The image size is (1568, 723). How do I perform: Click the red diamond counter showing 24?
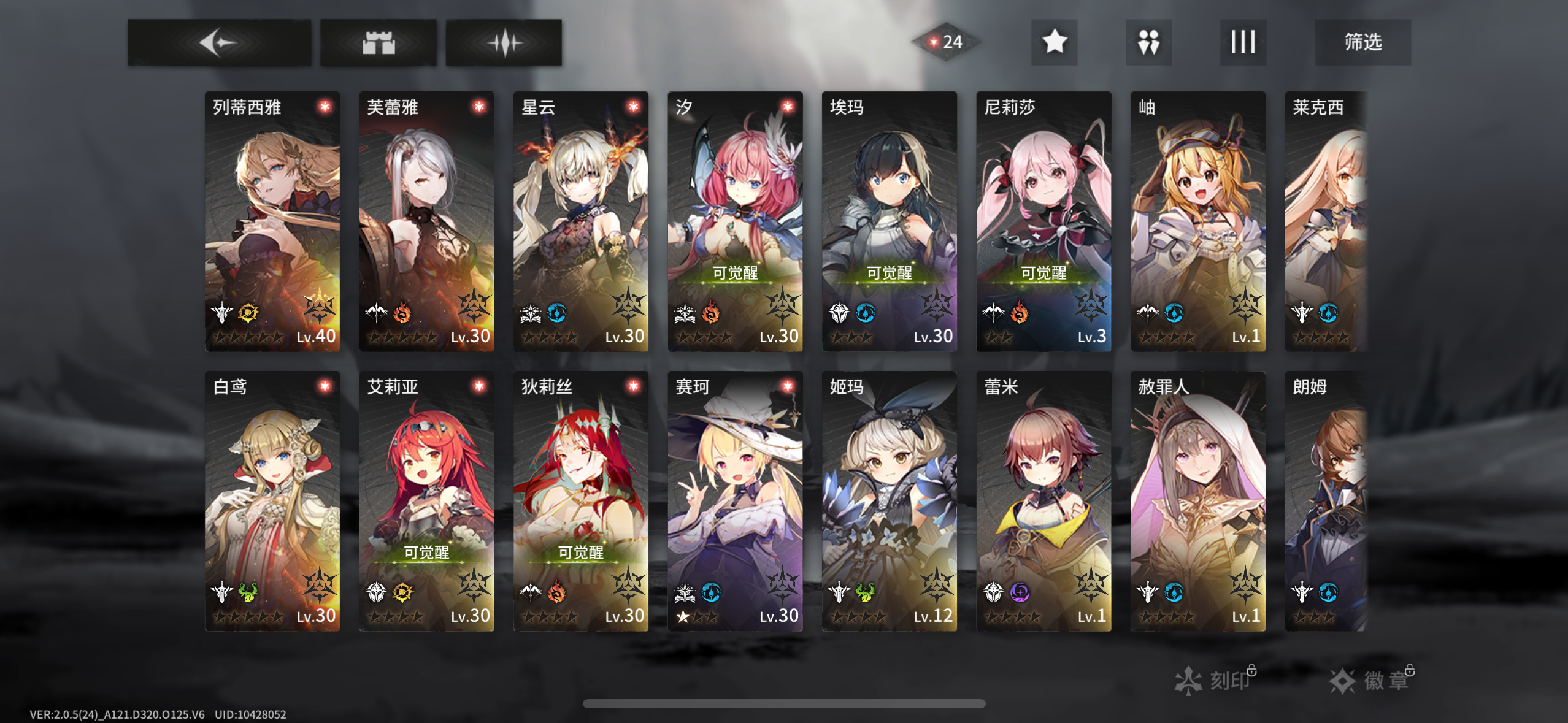click(945, 42)
